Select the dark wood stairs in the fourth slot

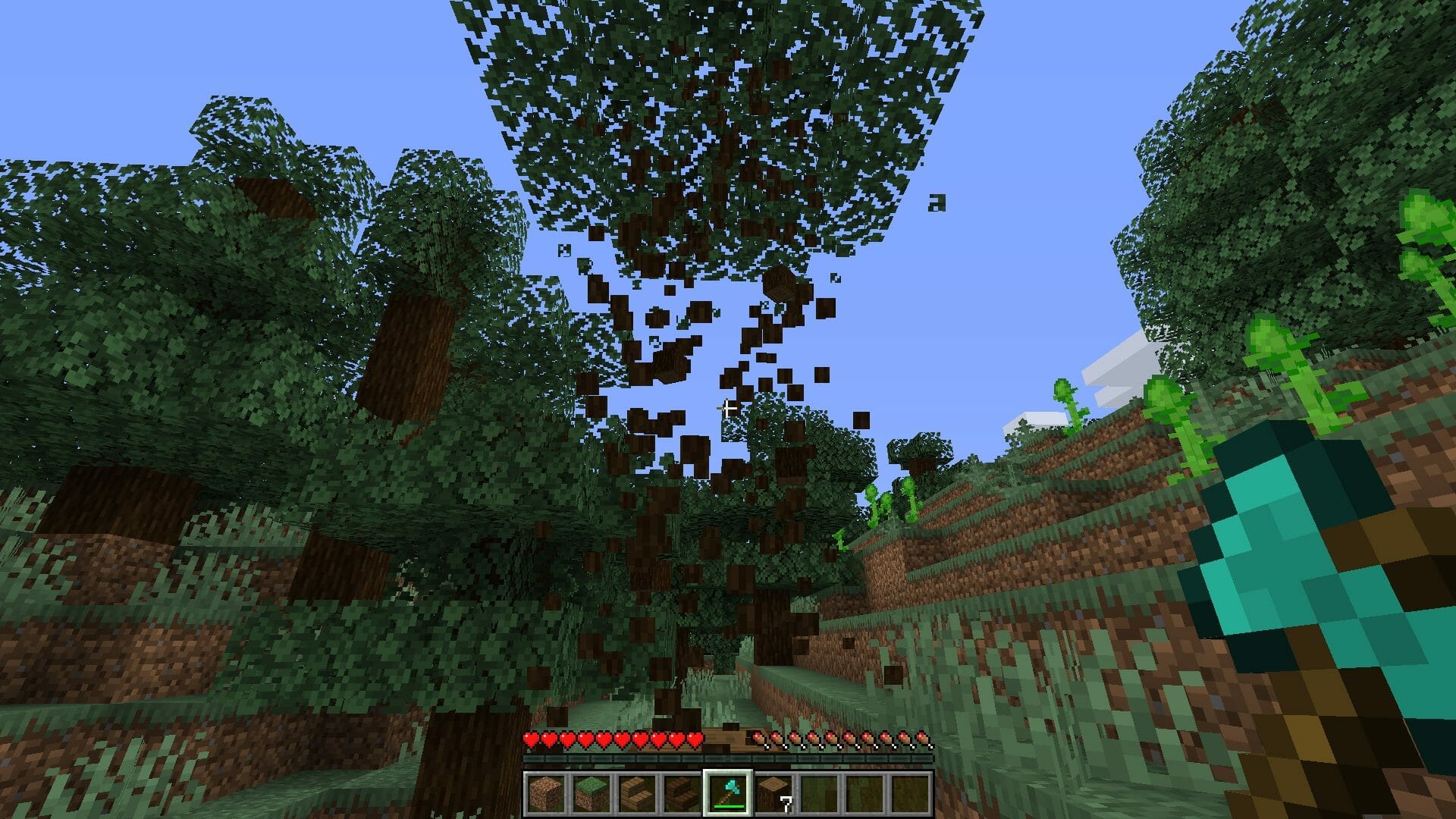(682, 791)
